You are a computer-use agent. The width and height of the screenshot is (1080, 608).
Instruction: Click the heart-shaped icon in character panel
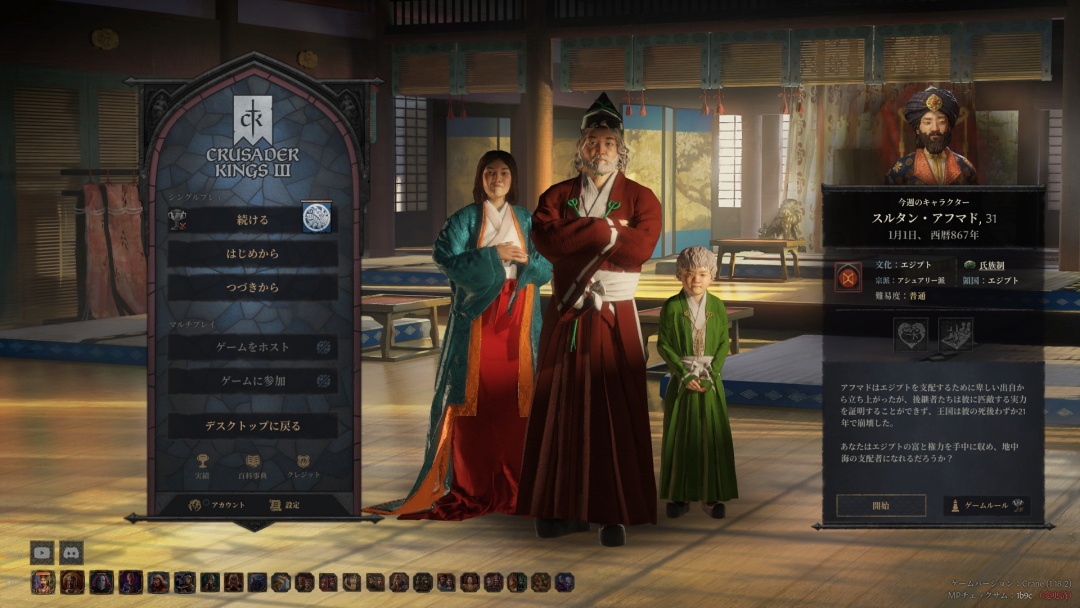click(x=911, y=334)
